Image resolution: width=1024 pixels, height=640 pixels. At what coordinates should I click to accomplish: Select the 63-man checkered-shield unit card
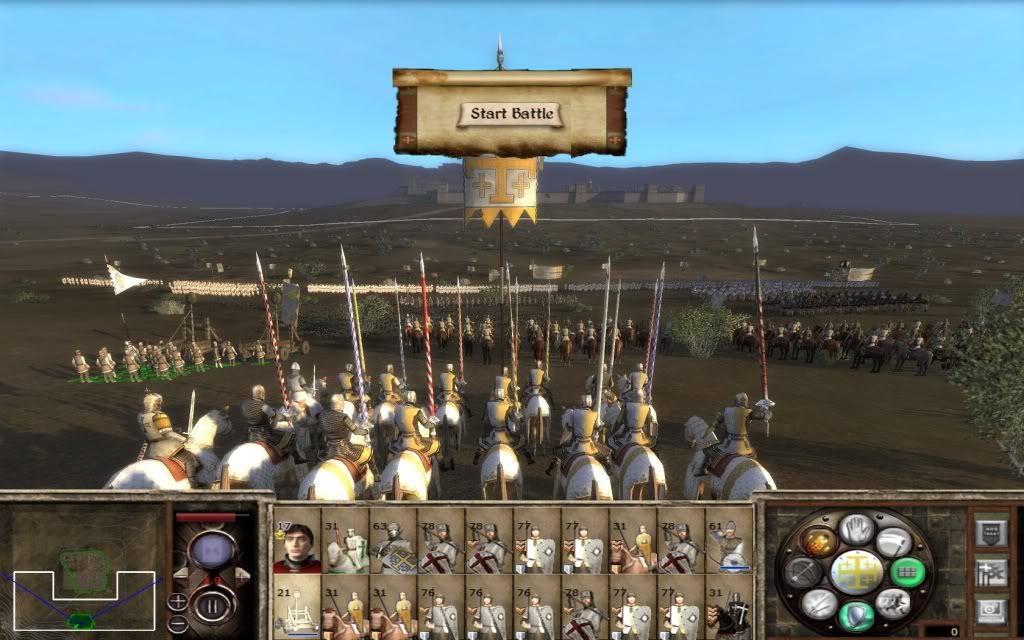(393, 541)
